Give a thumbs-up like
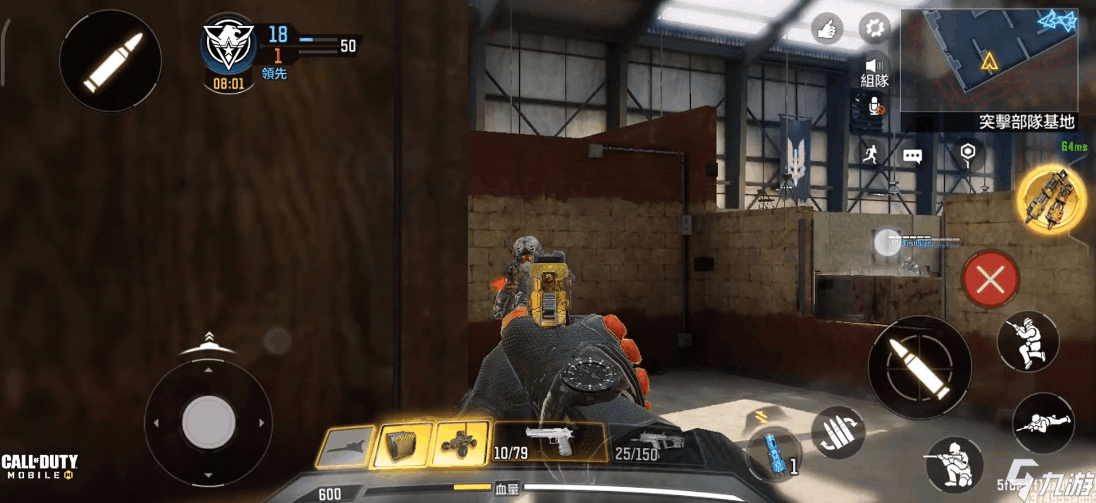Screen dimensions: 1096x503 pos(828,27)
